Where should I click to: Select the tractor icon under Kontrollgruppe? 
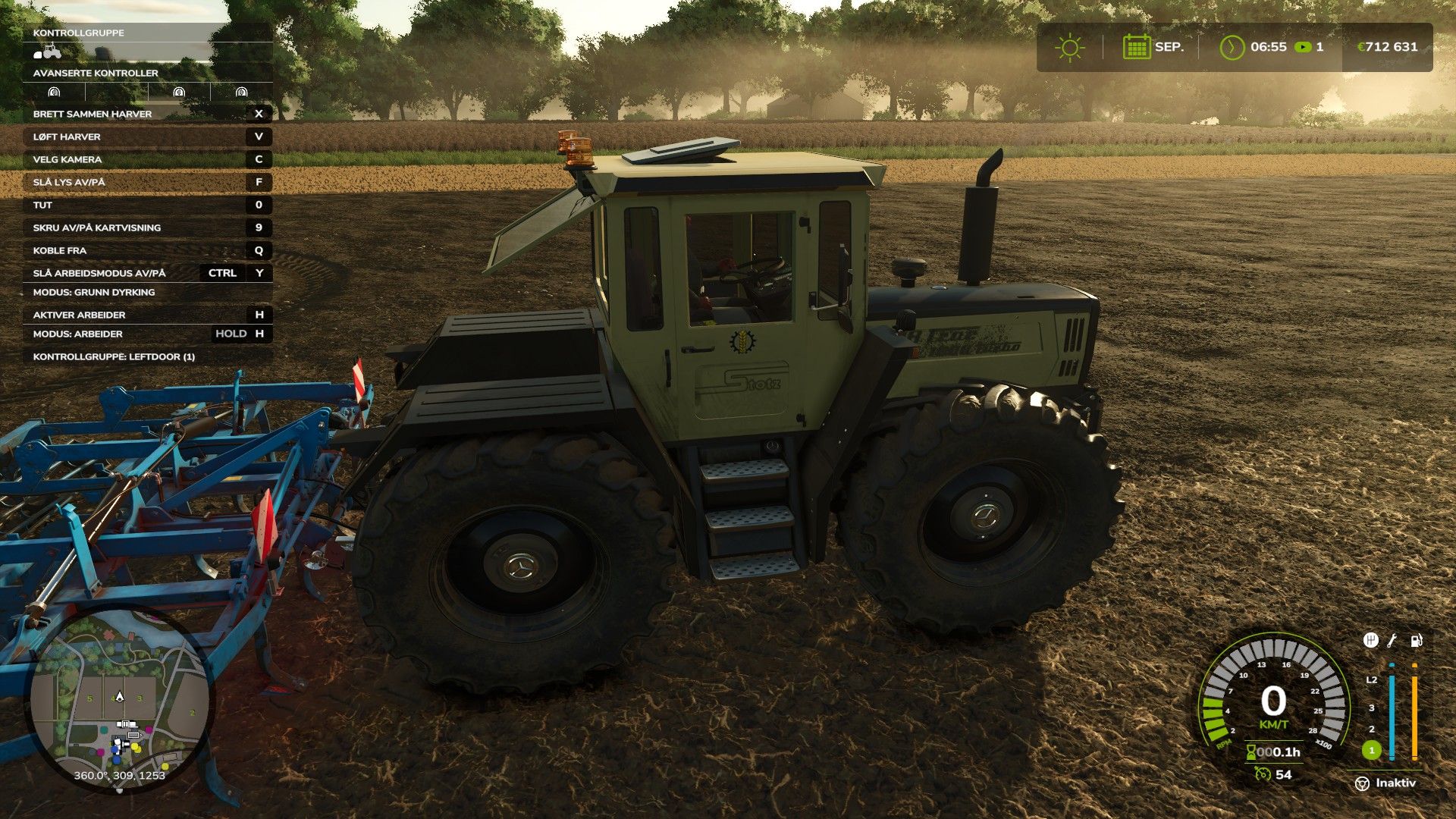click(x=48, y=52)
